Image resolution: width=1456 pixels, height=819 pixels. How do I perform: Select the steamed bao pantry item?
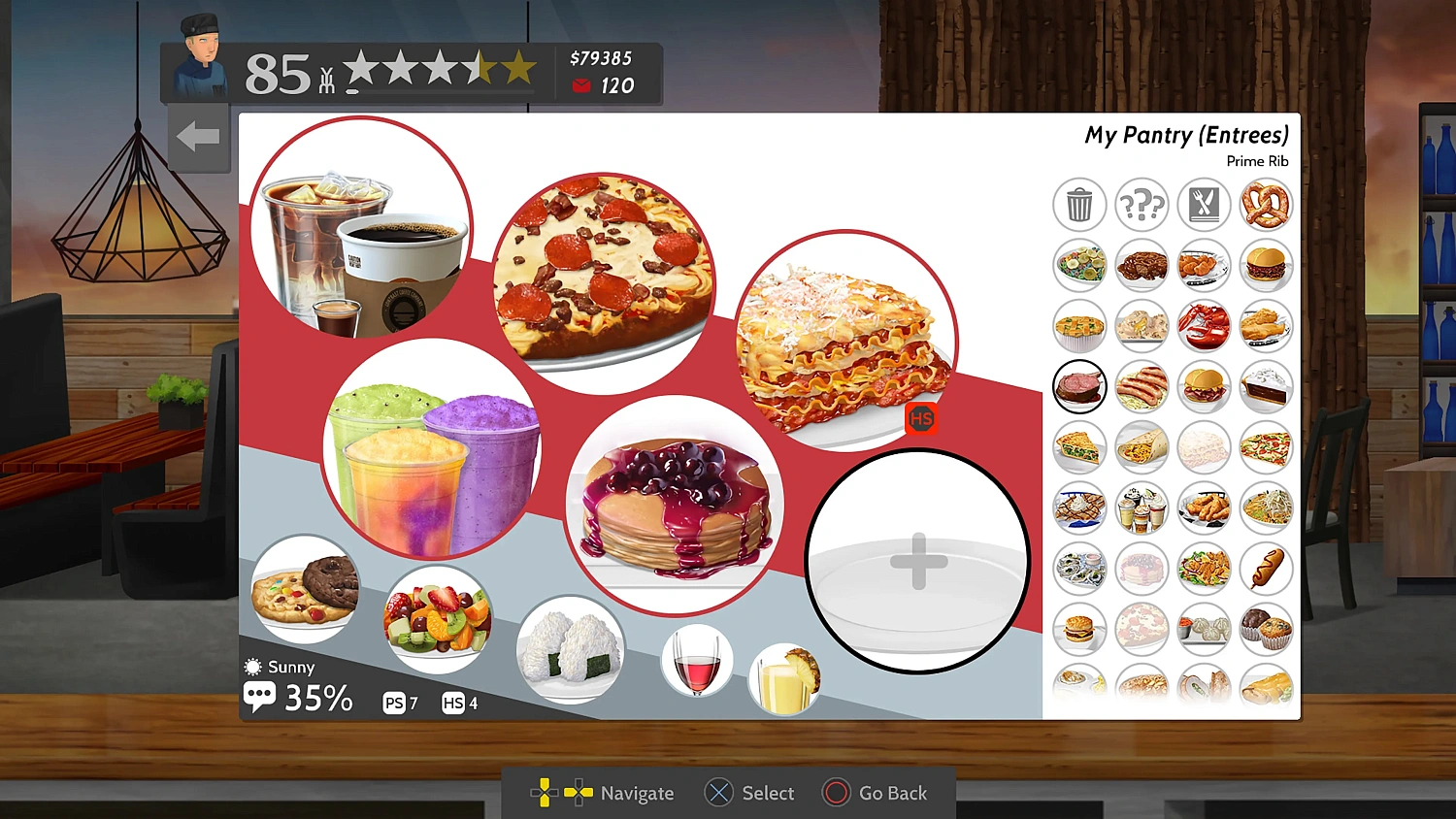(x=1204, y=629)
